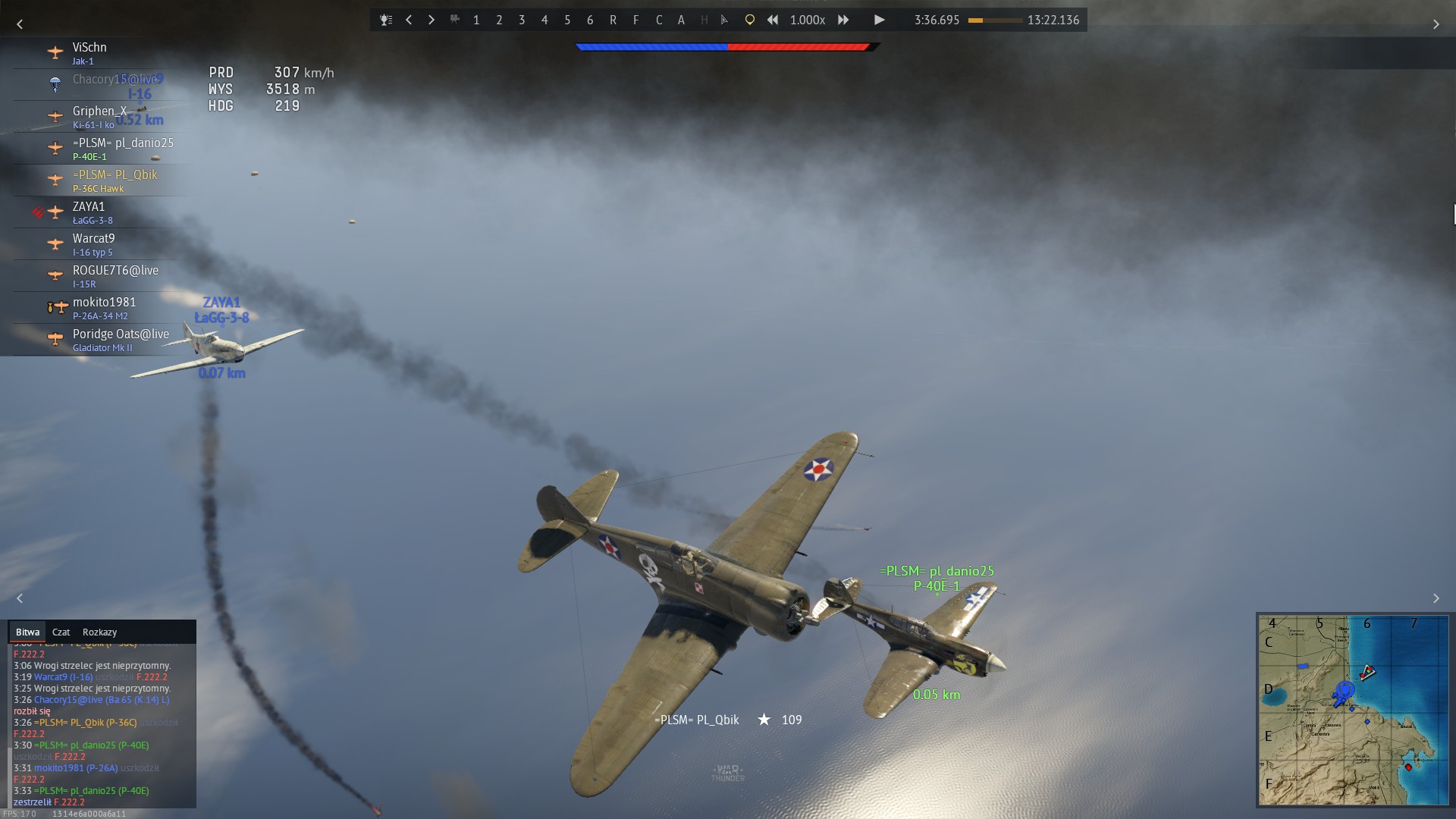Image resolution: width=1456 pixels, height=819 pixels.
Task: Select the Bitwa log tab
Action: pos(27,632)
